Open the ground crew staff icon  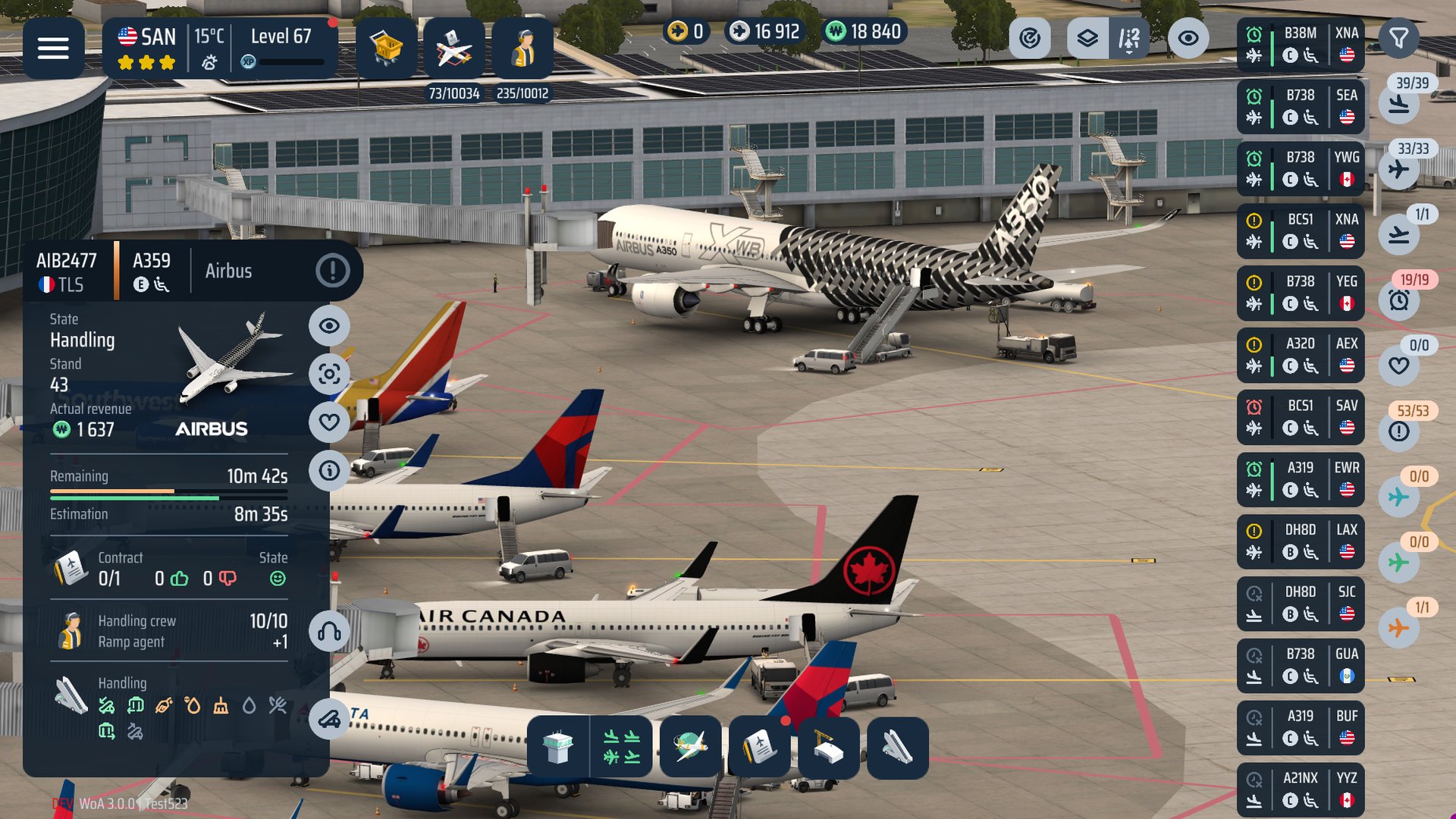[x=522, y=49]
